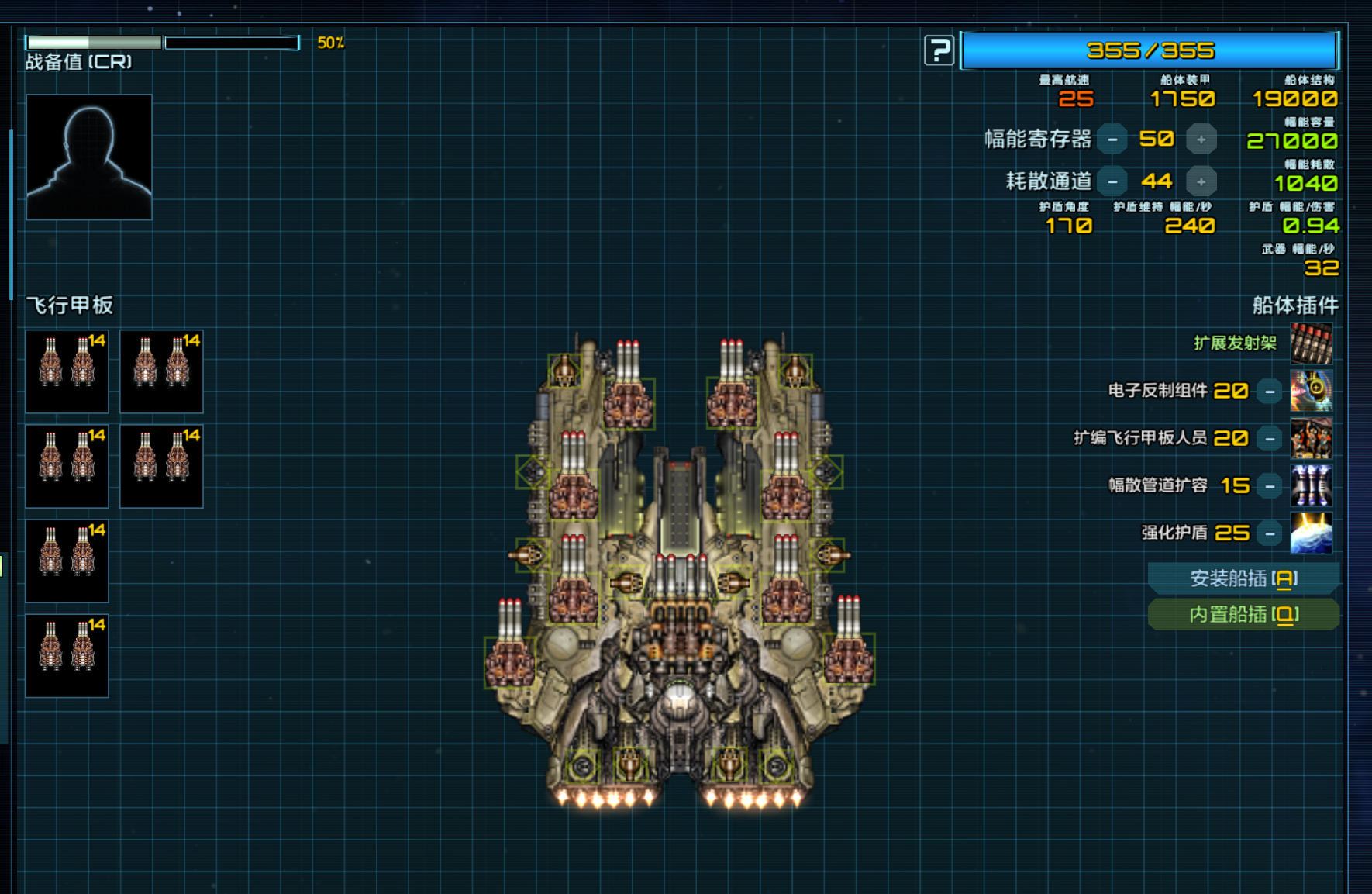1372x894 pixels.
Task: Reduce the 耗散通道 vent count
Action: point(1112,181)
